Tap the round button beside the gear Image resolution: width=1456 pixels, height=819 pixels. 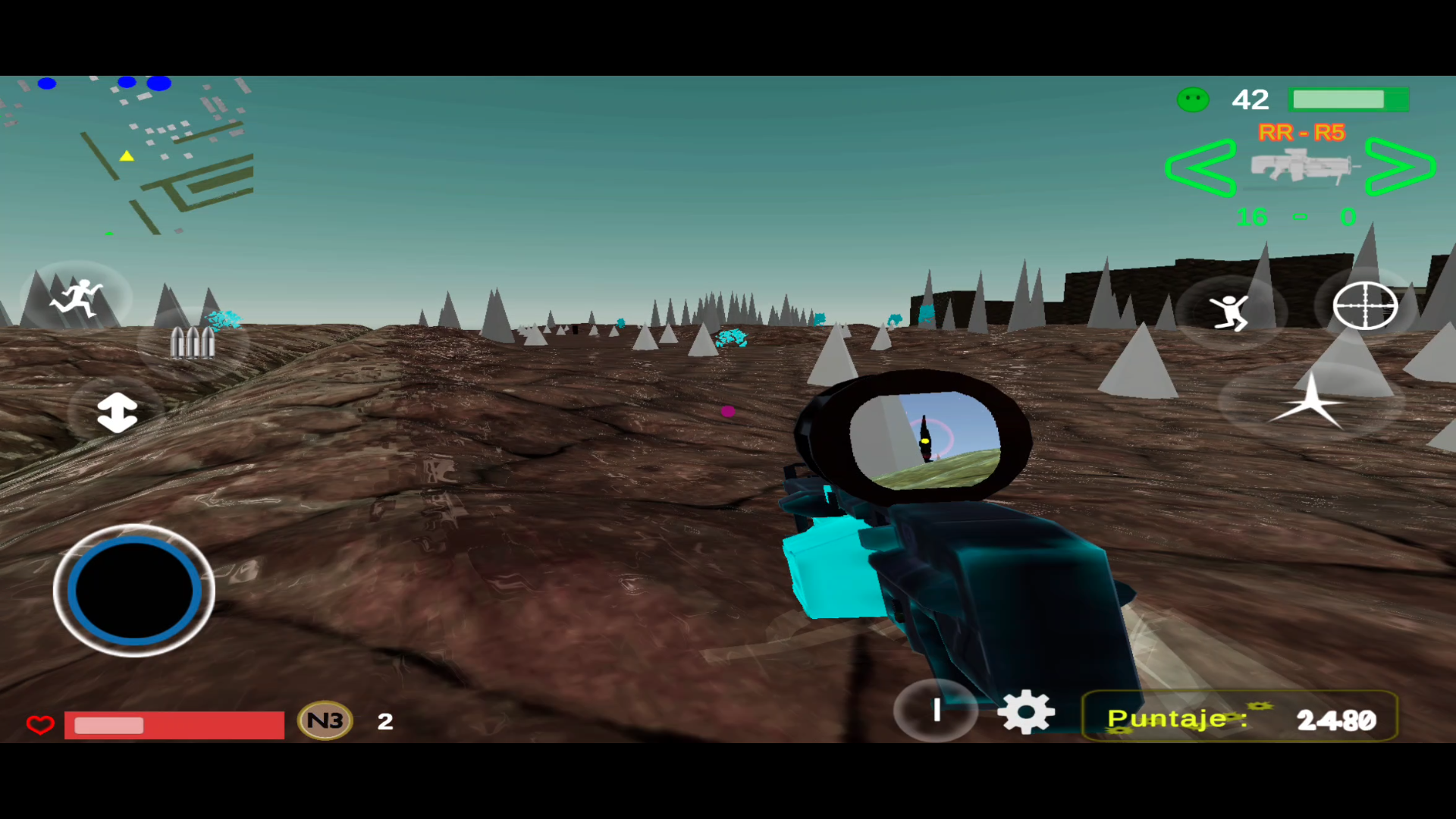tap(937, 710)
